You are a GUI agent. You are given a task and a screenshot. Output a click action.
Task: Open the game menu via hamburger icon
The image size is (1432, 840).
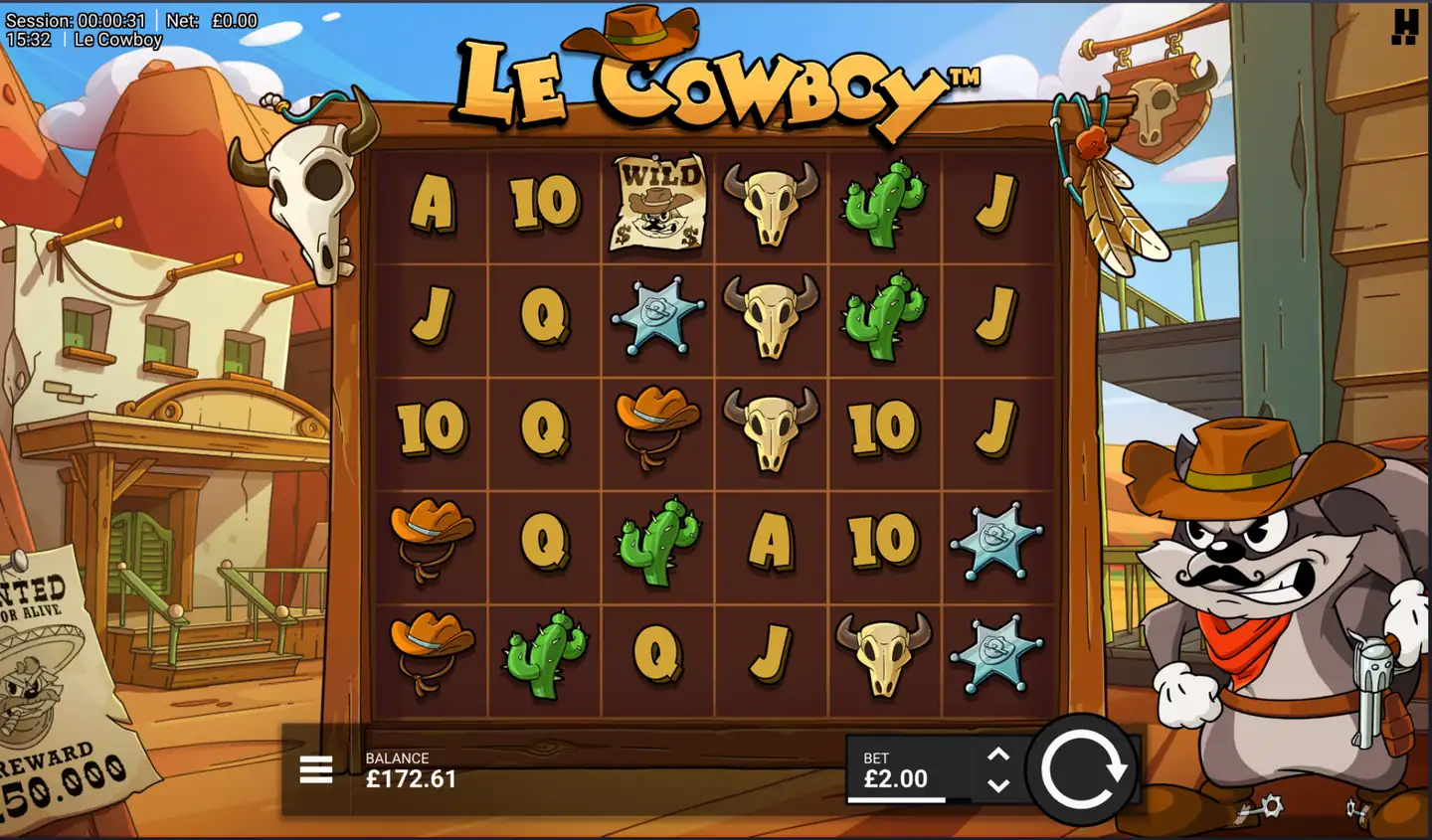[316, 769]
